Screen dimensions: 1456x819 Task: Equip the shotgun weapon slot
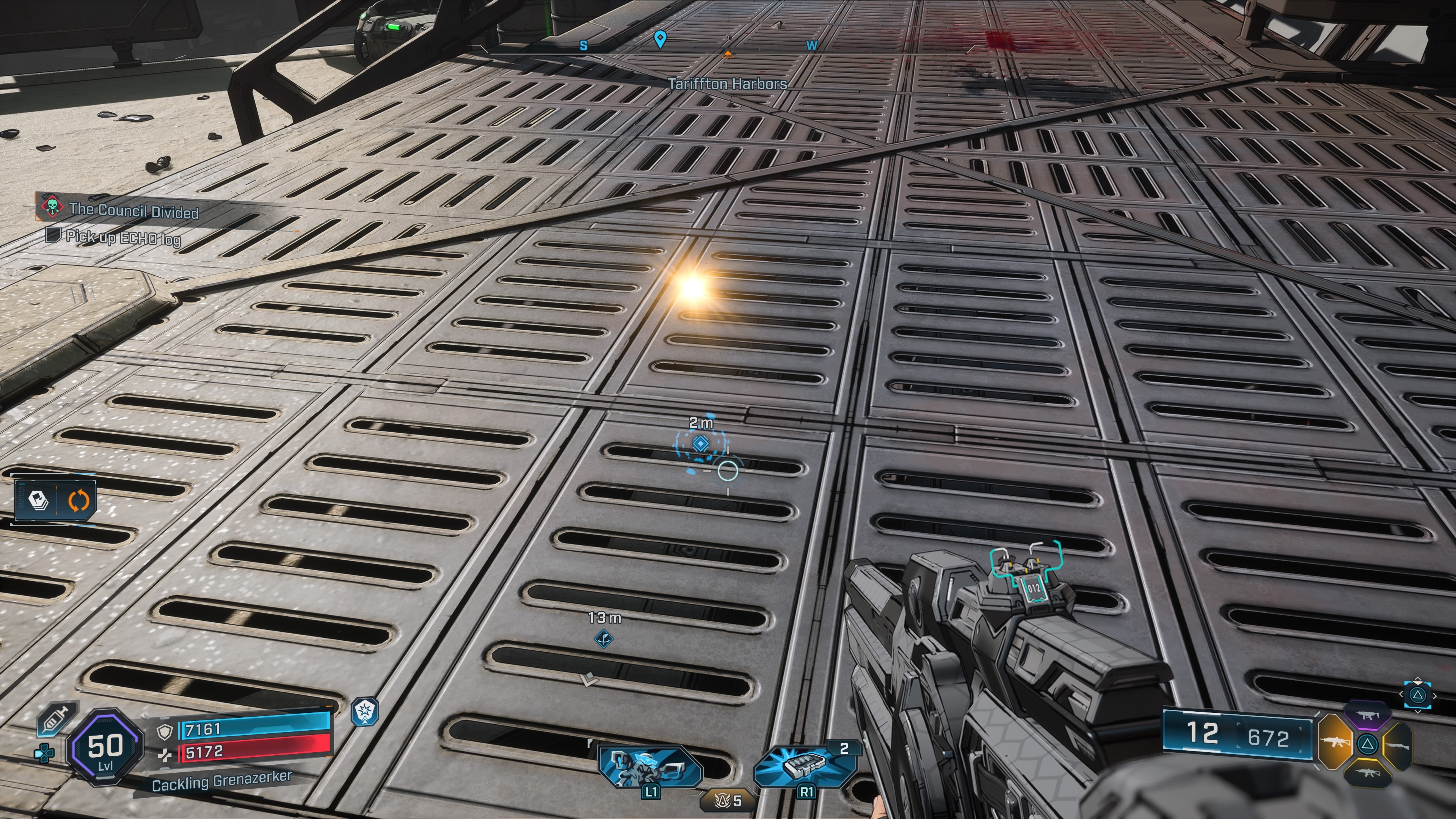click(x=1397, y=745)
